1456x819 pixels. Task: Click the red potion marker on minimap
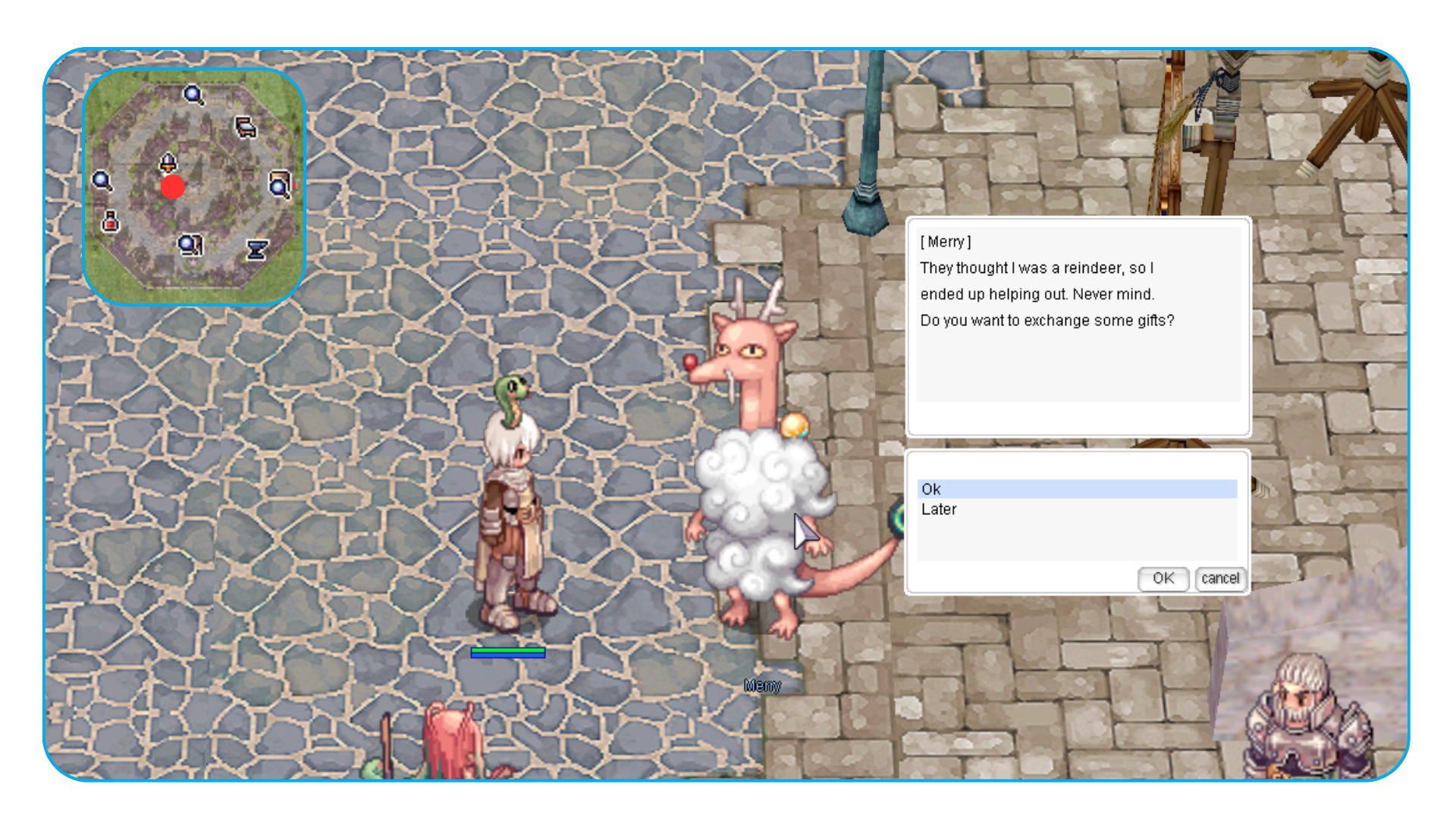click(111, 221)
